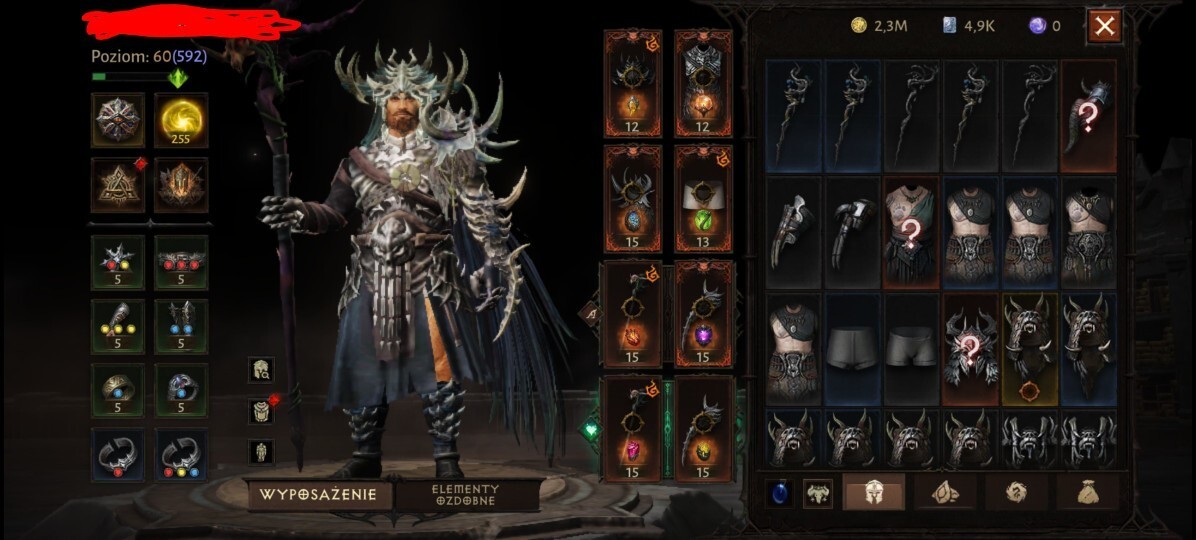Viewport: 1196px width, 540px height.
Task: Switch to the Wyposażenie tab
Action: [318, 495]
